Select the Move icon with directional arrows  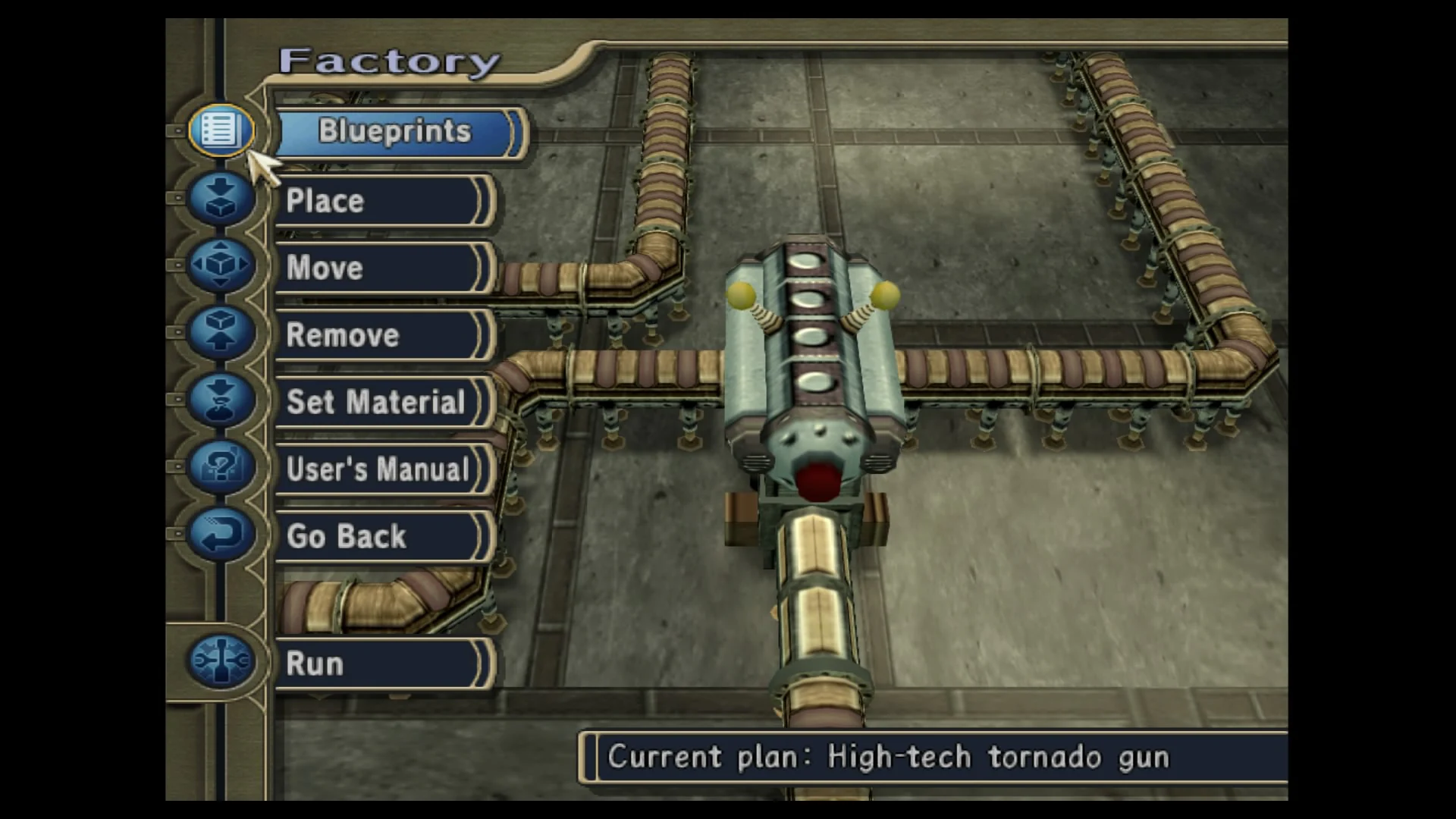point(220,265)
